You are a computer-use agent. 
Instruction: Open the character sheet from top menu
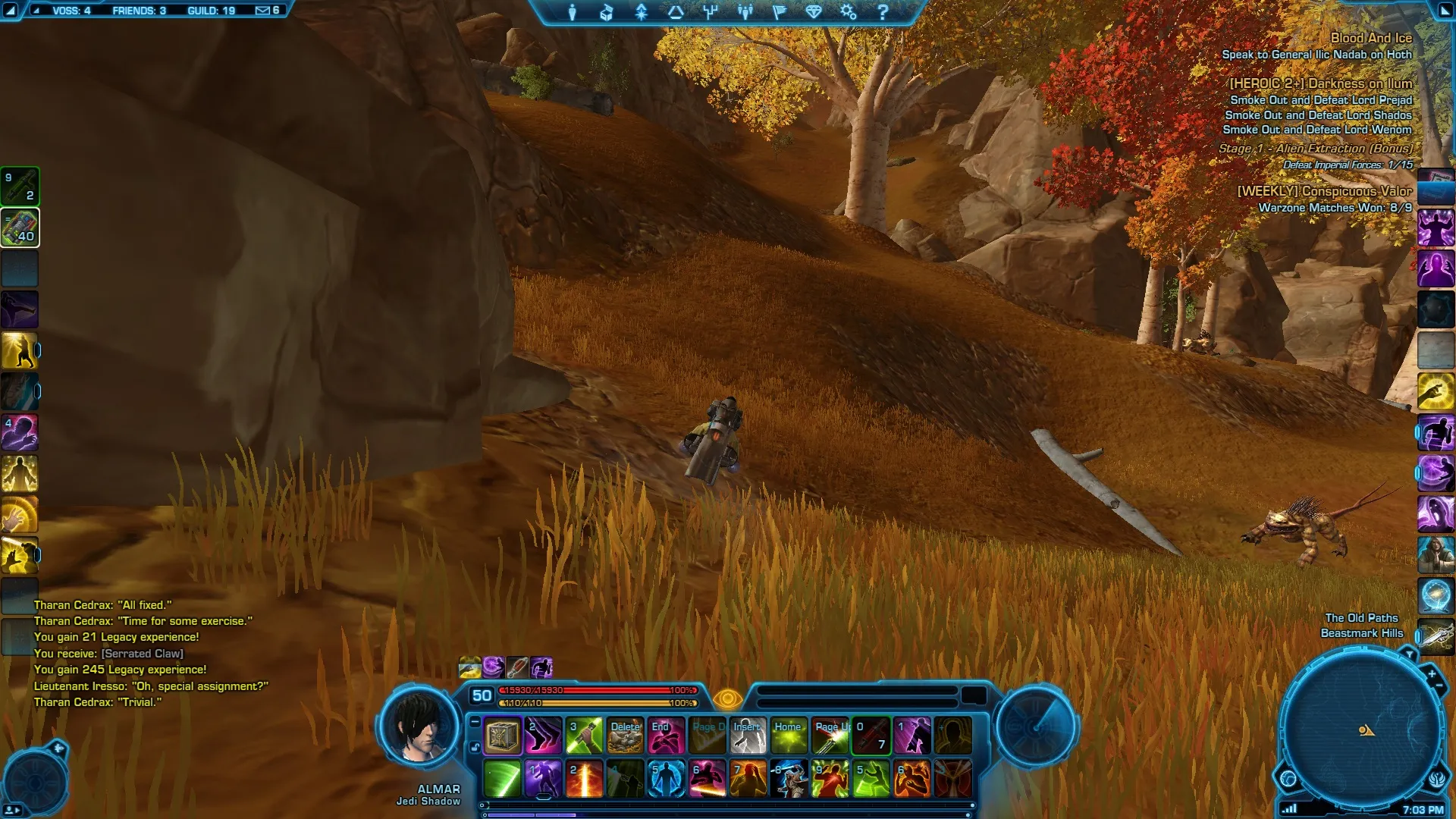[x=573, y=12]
